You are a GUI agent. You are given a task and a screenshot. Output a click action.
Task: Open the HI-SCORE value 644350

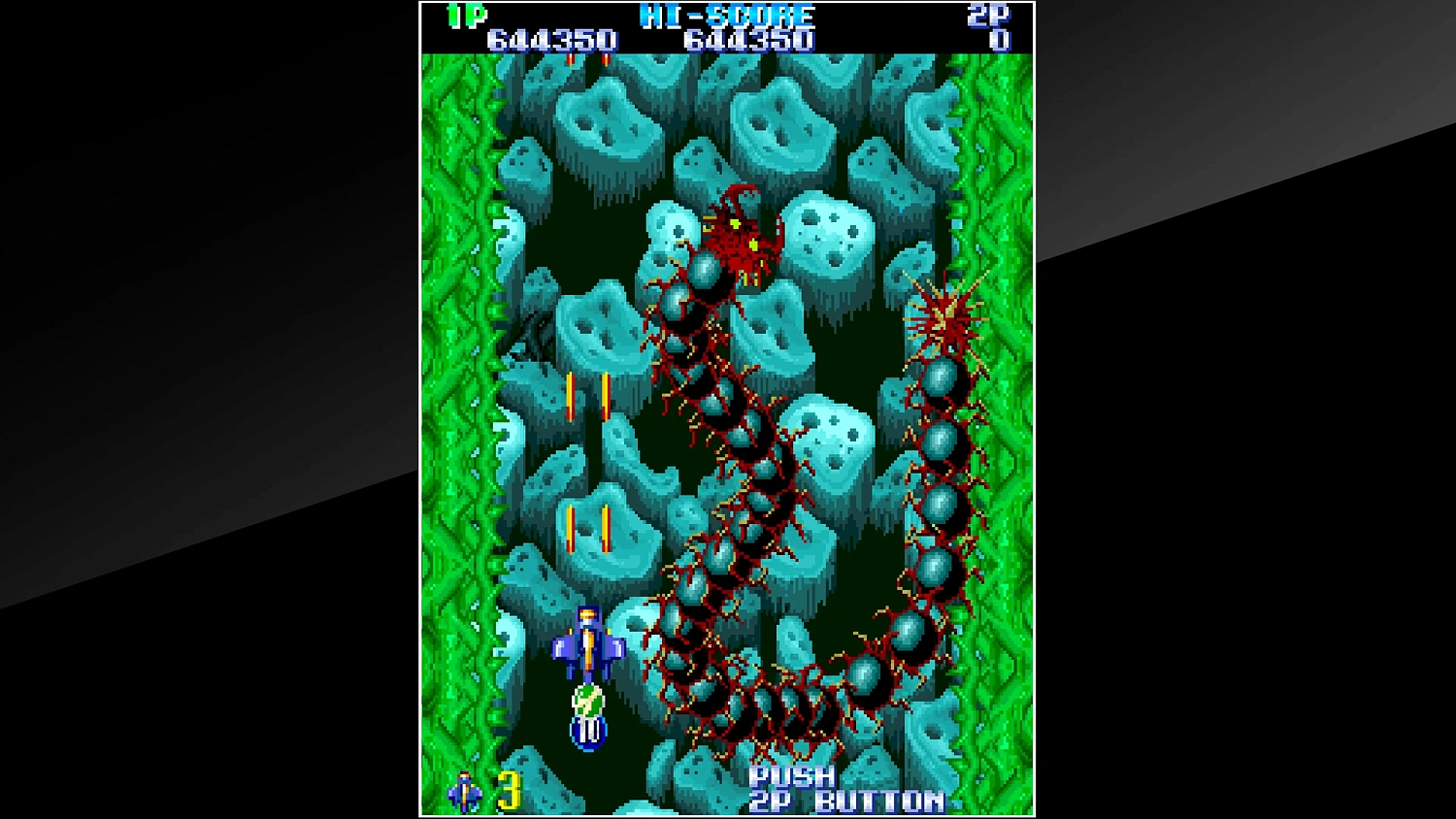click(750, 40)
